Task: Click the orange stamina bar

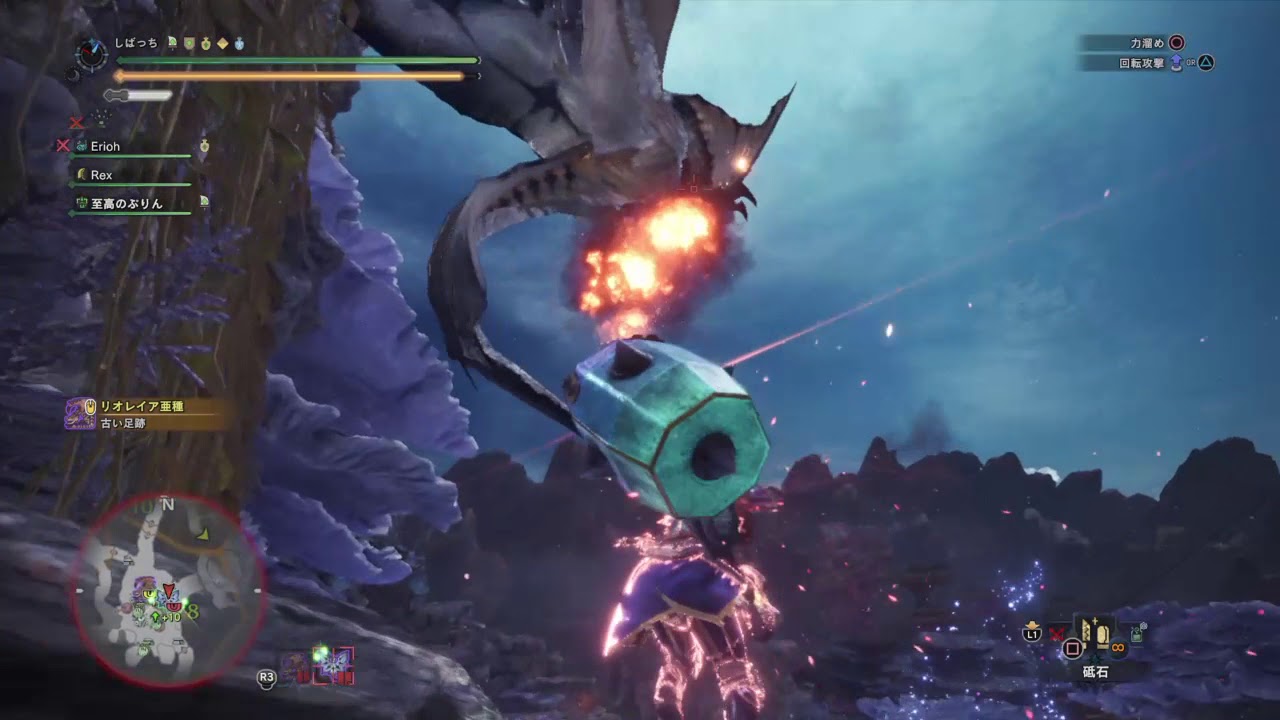Action: [x=290, y=75]
